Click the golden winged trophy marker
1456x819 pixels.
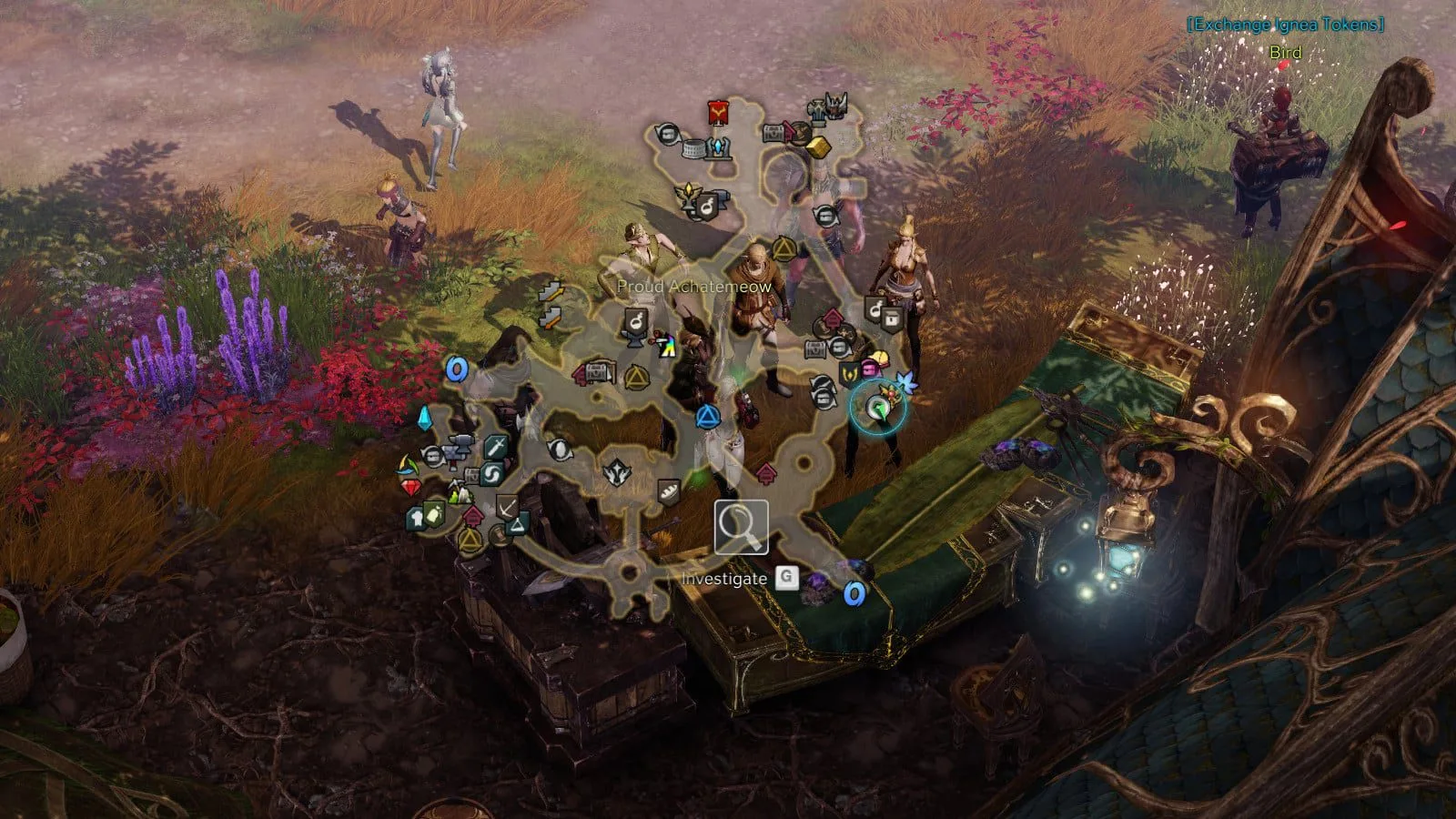point(688,196)
